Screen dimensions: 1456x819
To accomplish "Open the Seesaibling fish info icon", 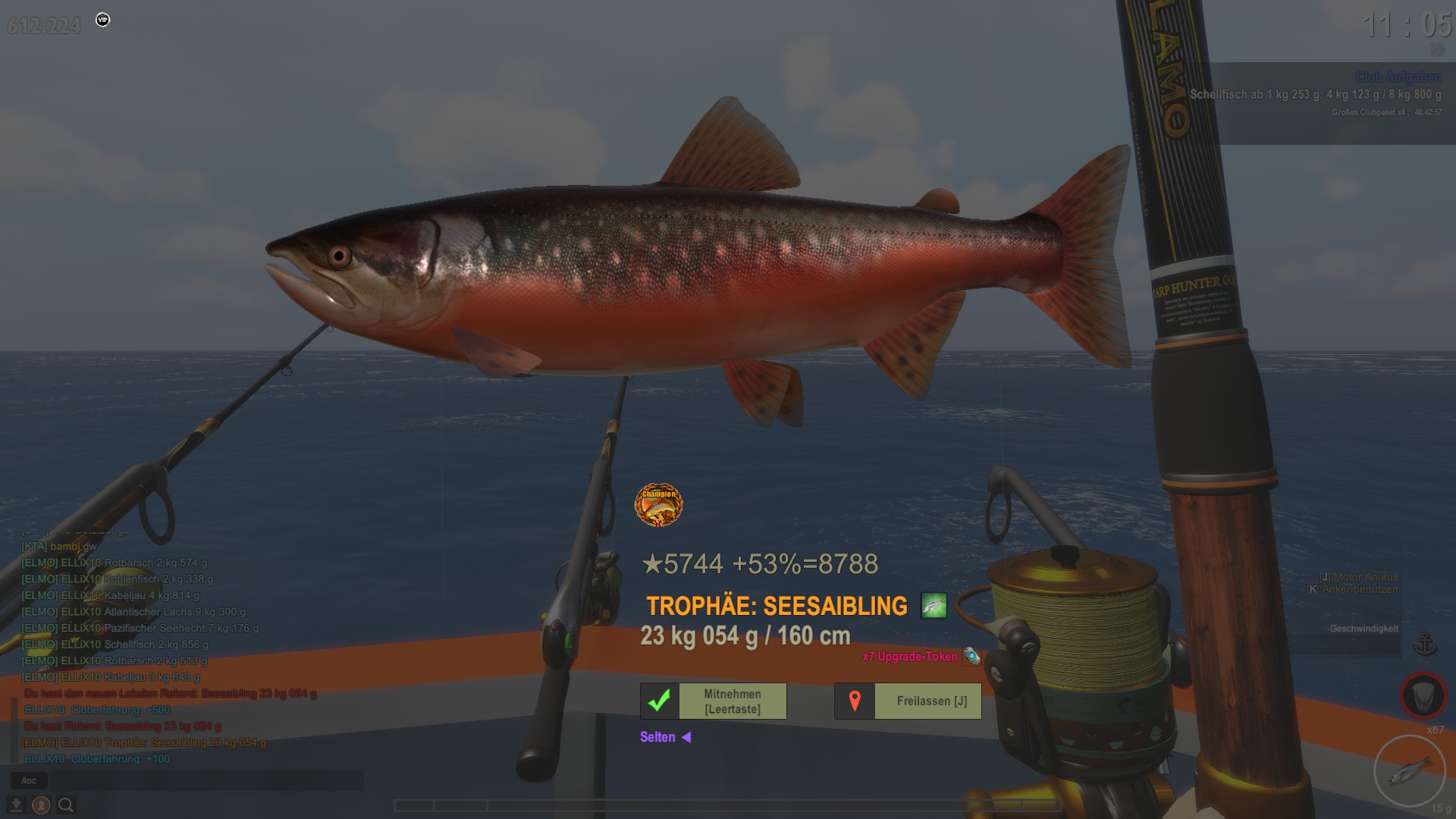I will point(934,606).
